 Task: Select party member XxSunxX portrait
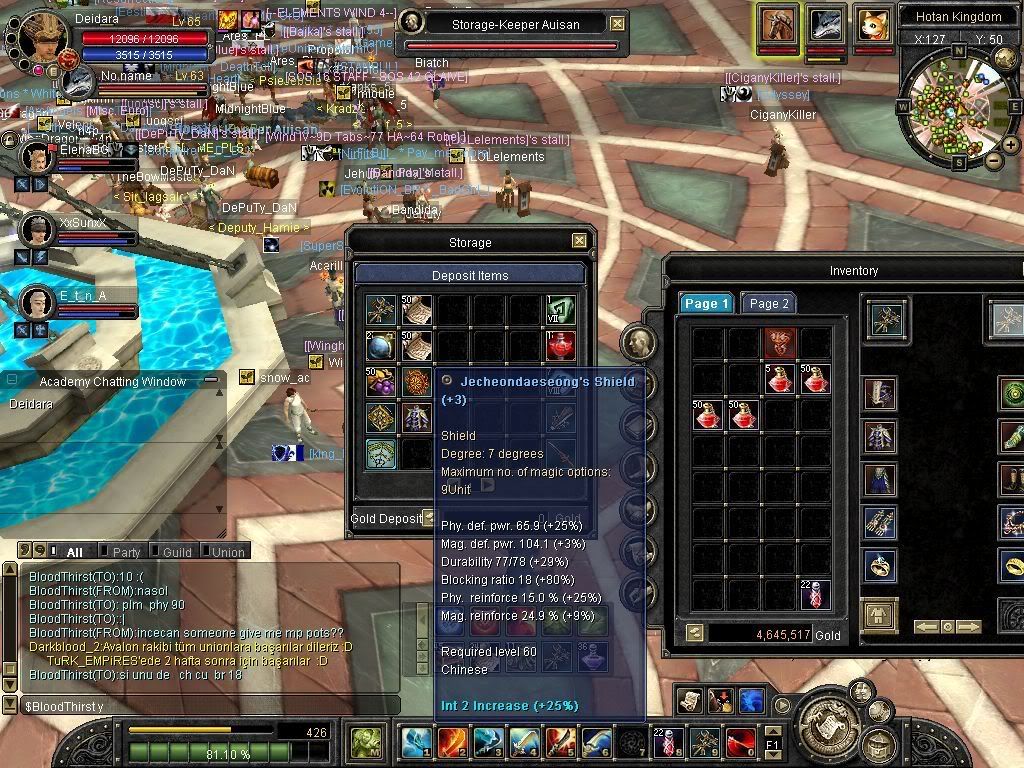click(36, 230)
